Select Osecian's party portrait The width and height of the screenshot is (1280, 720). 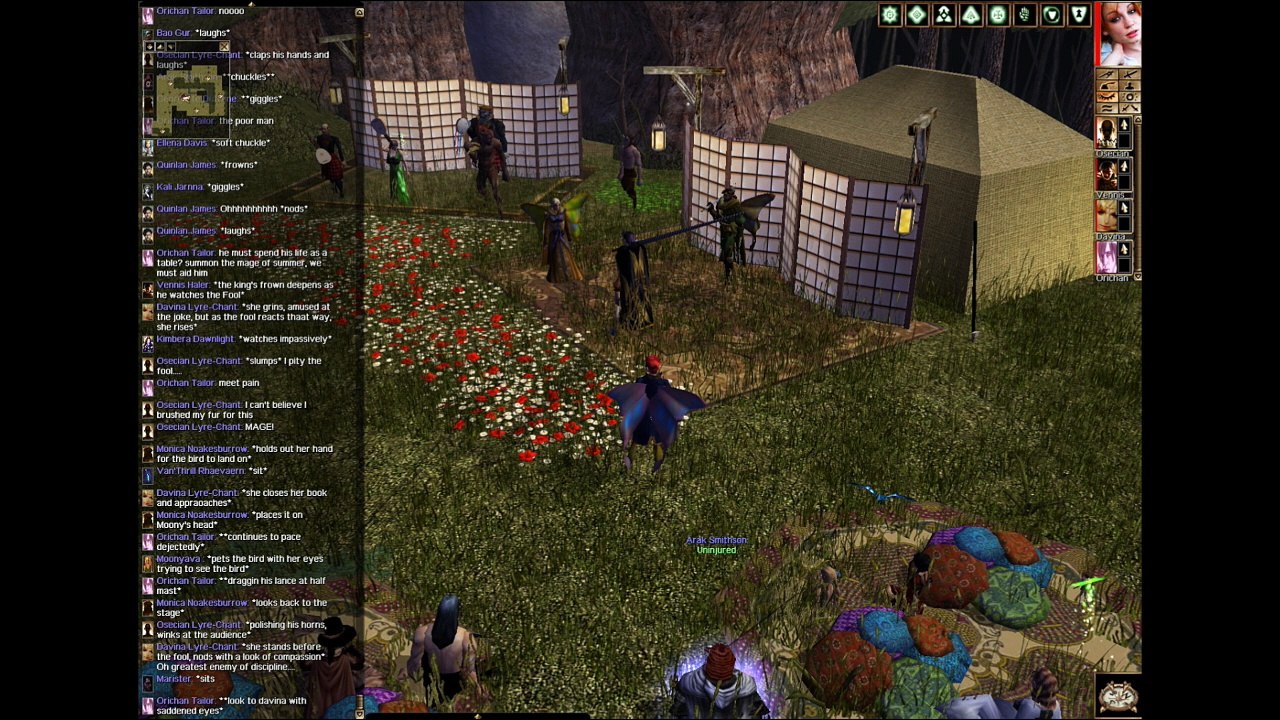pos(1106,133)
